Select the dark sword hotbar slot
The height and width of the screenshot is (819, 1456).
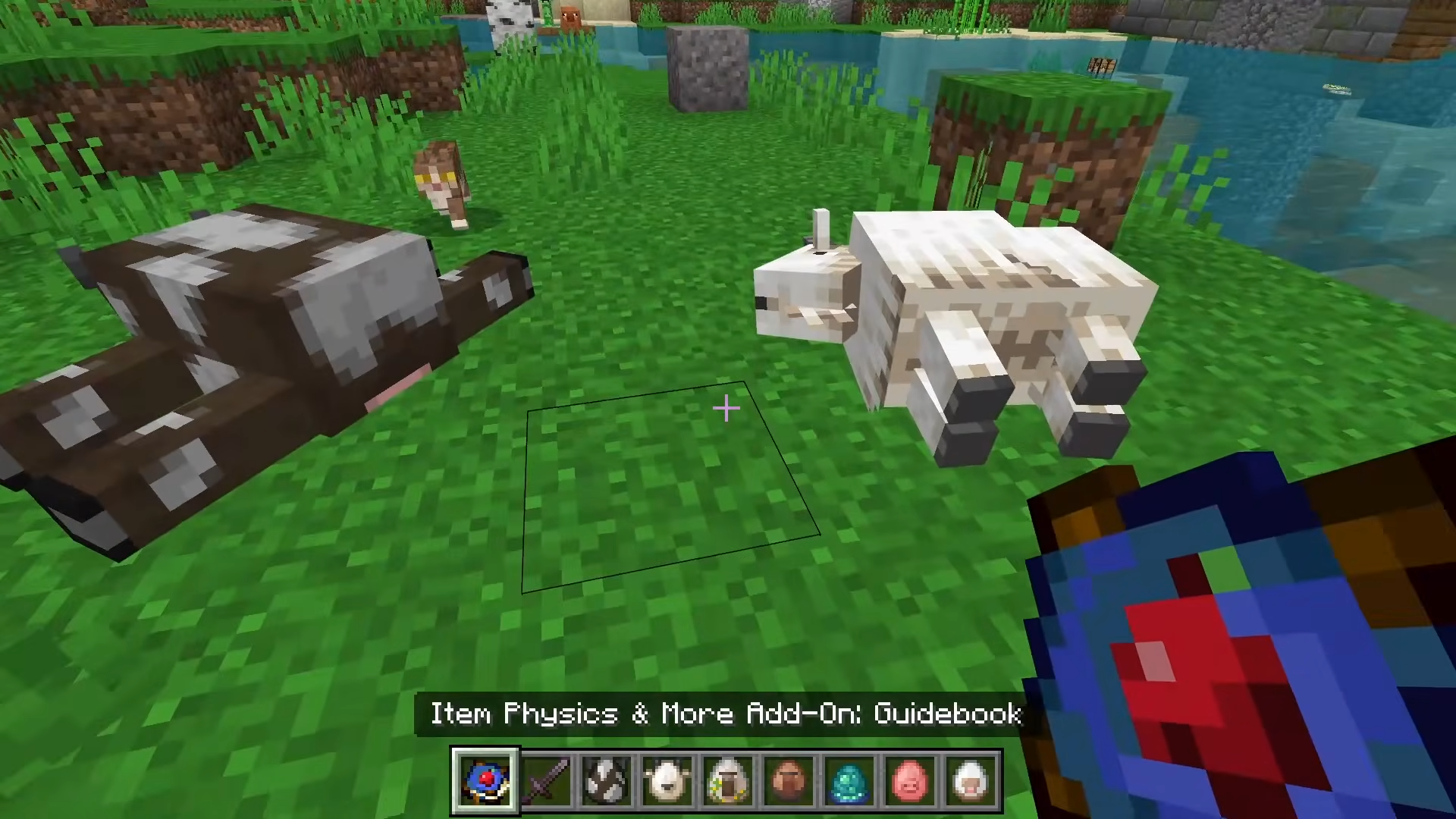[x=546, y=780]
